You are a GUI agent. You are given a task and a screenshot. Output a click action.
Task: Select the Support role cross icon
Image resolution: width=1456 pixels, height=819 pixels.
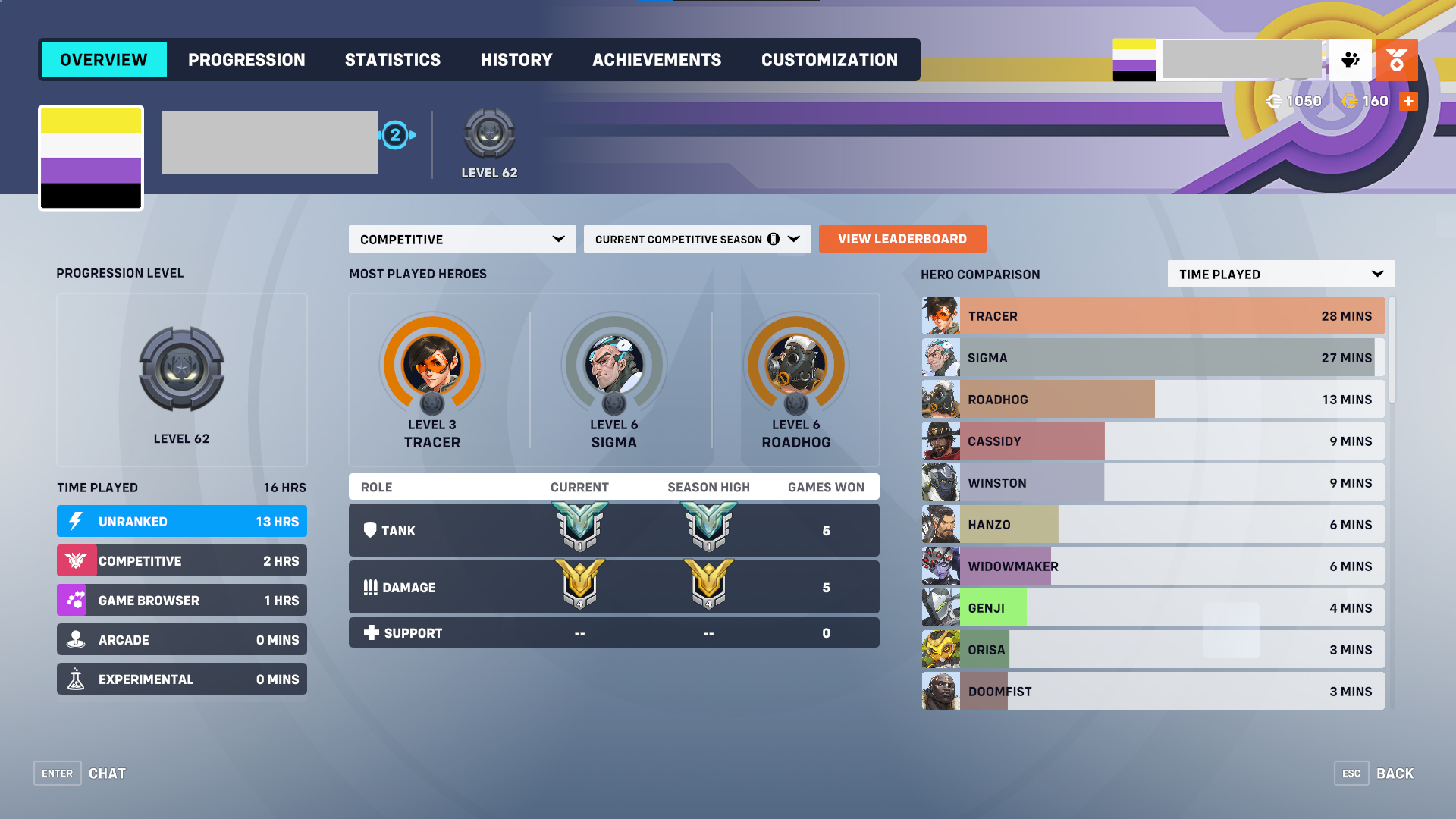click(371, 632)
